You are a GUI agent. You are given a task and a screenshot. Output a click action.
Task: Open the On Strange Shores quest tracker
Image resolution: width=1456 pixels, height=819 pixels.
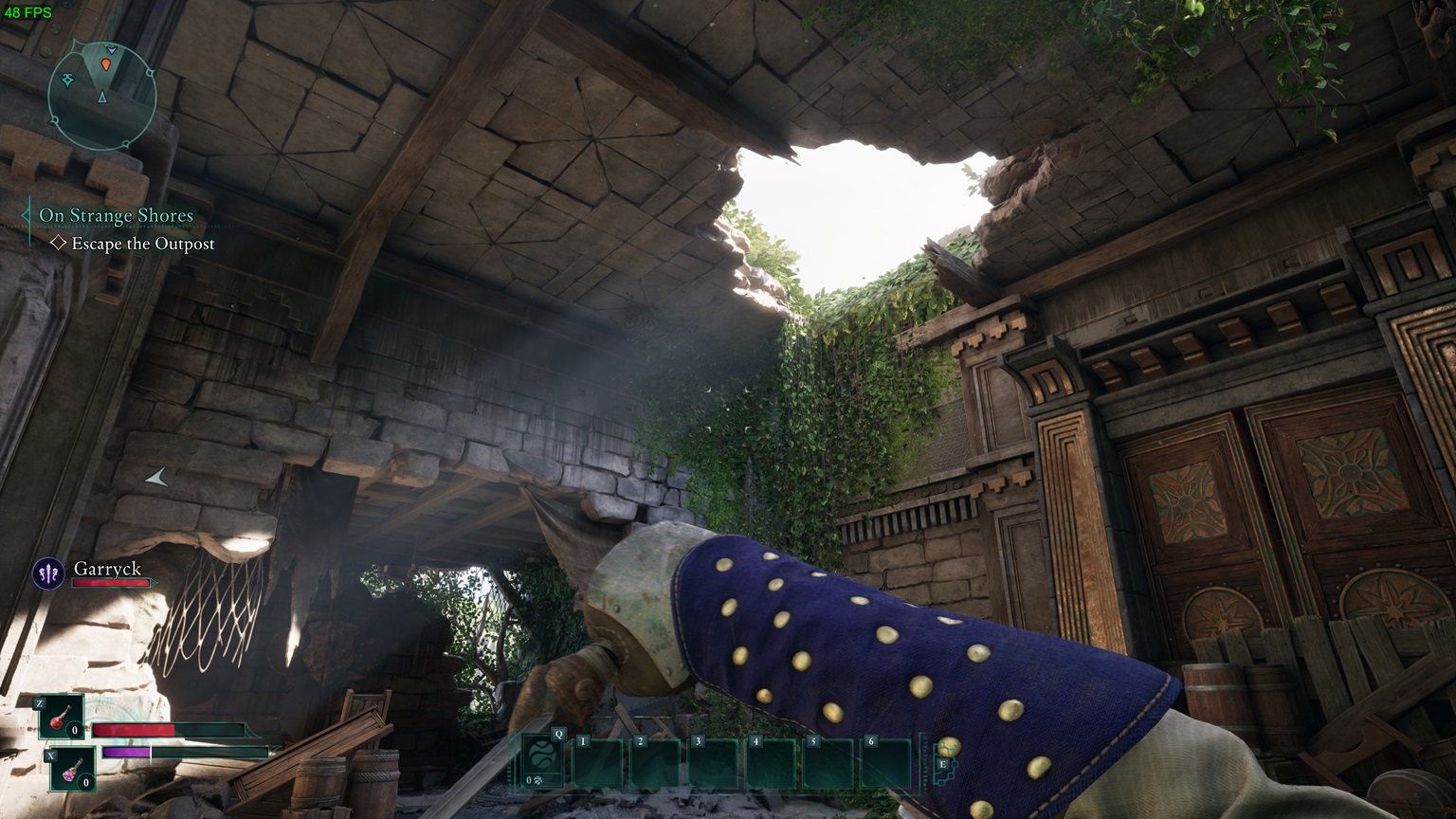click(116, 216)
